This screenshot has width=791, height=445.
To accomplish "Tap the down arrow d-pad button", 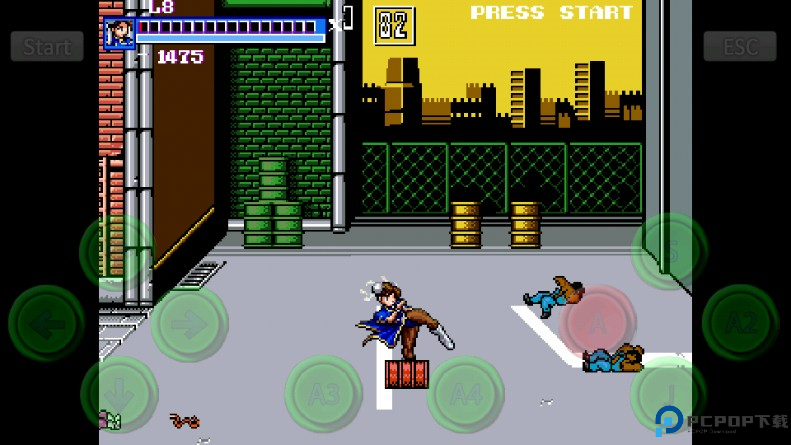I will click(118, 393).
